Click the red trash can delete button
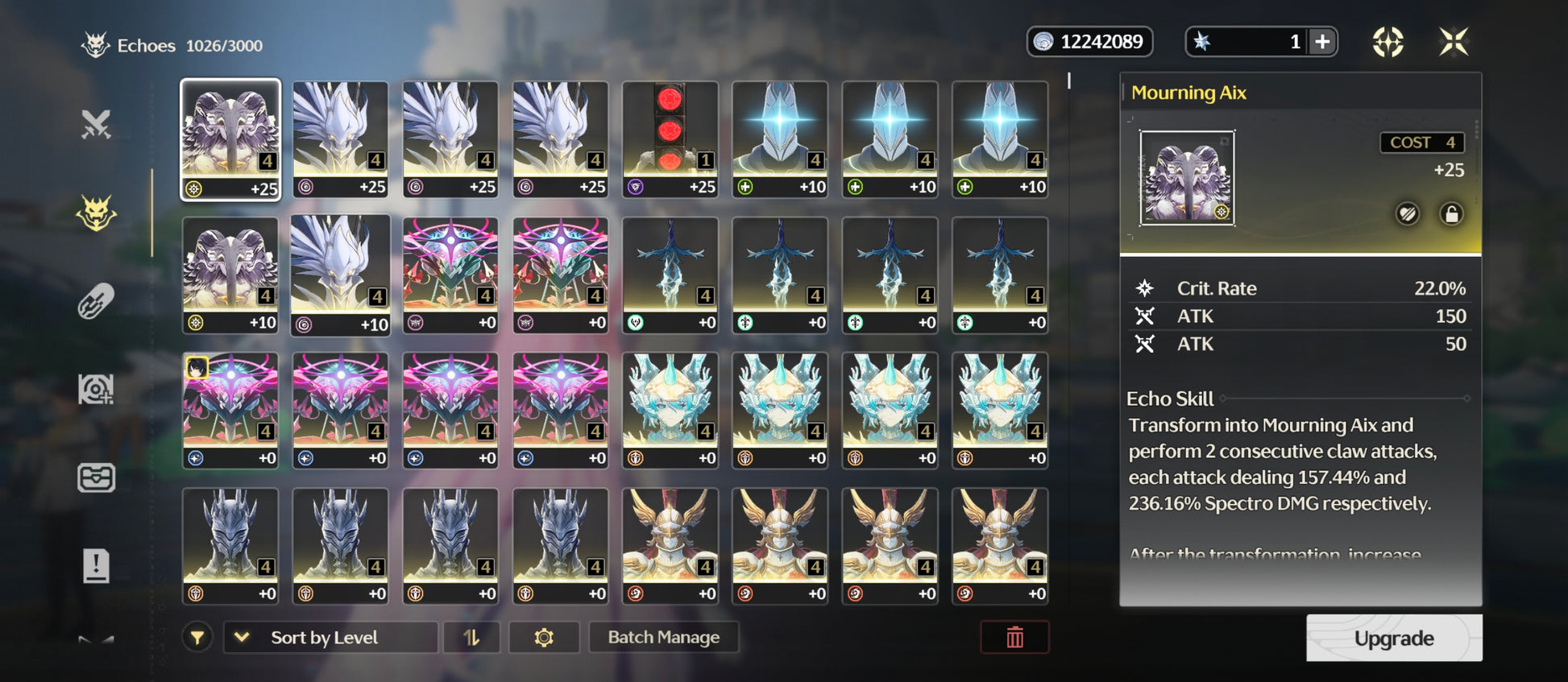Screen dimensions: 1568x682 pyautogui.click(x=1014, y=637)
